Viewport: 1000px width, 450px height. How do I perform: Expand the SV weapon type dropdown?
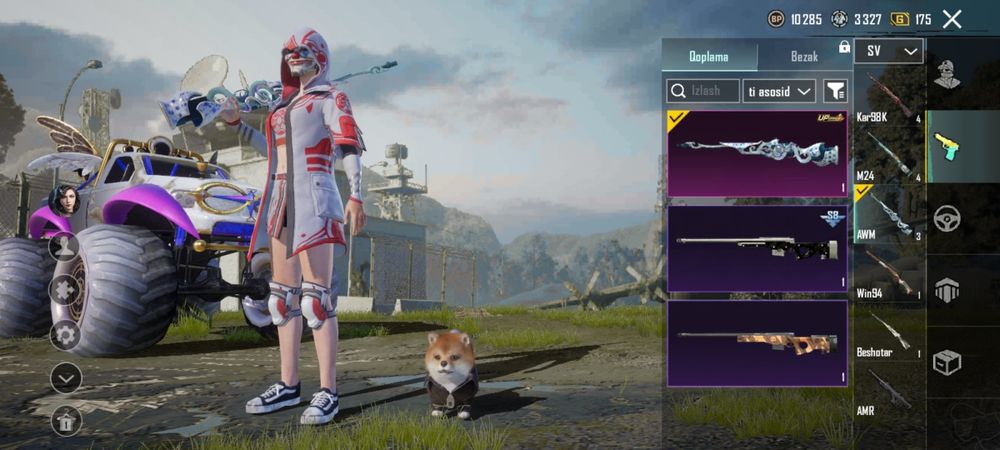pyautogui.click(x=888, y=51)
